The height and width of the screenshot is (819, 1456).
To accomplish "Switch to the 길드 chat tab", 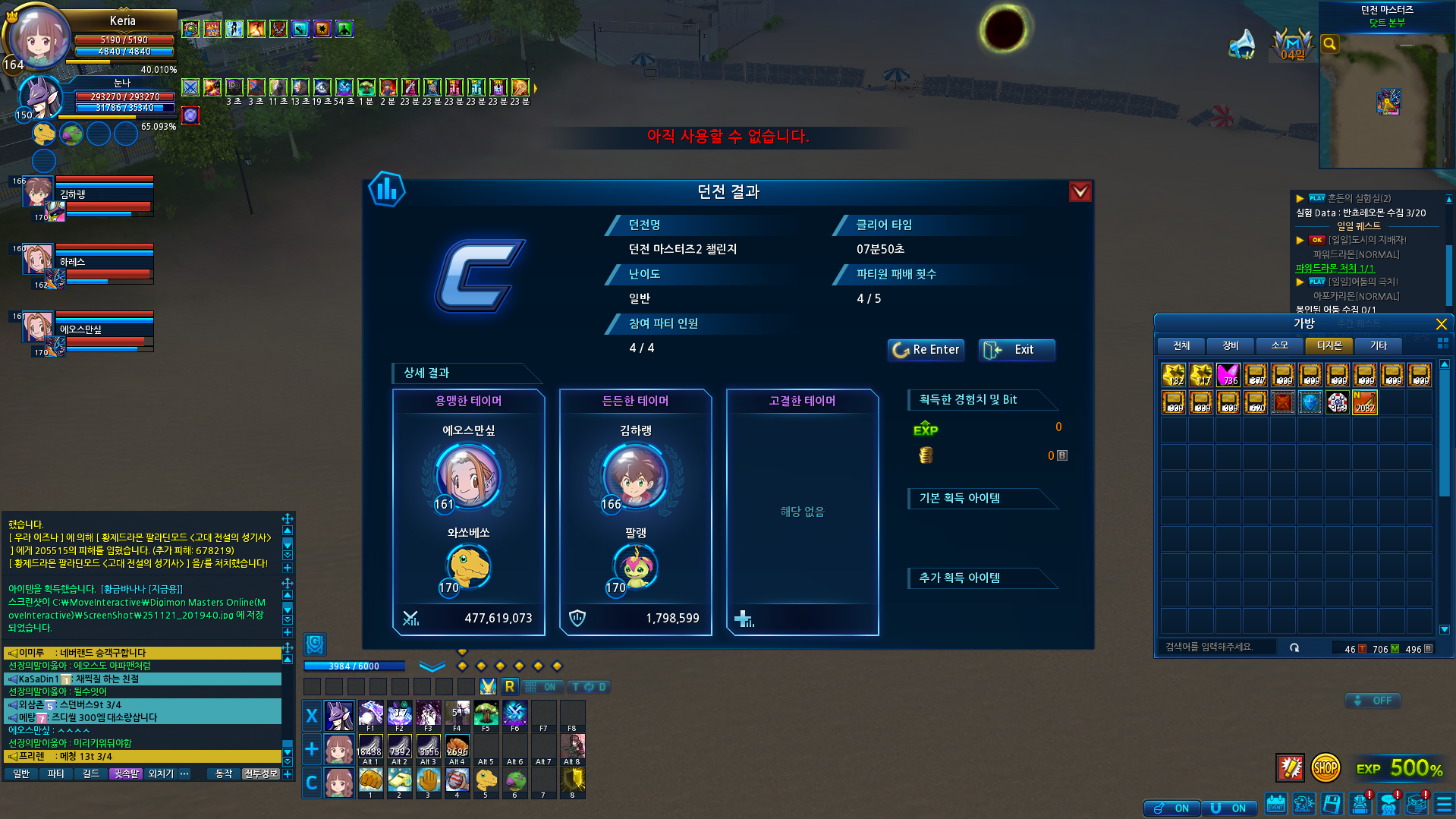I will 91,774.
